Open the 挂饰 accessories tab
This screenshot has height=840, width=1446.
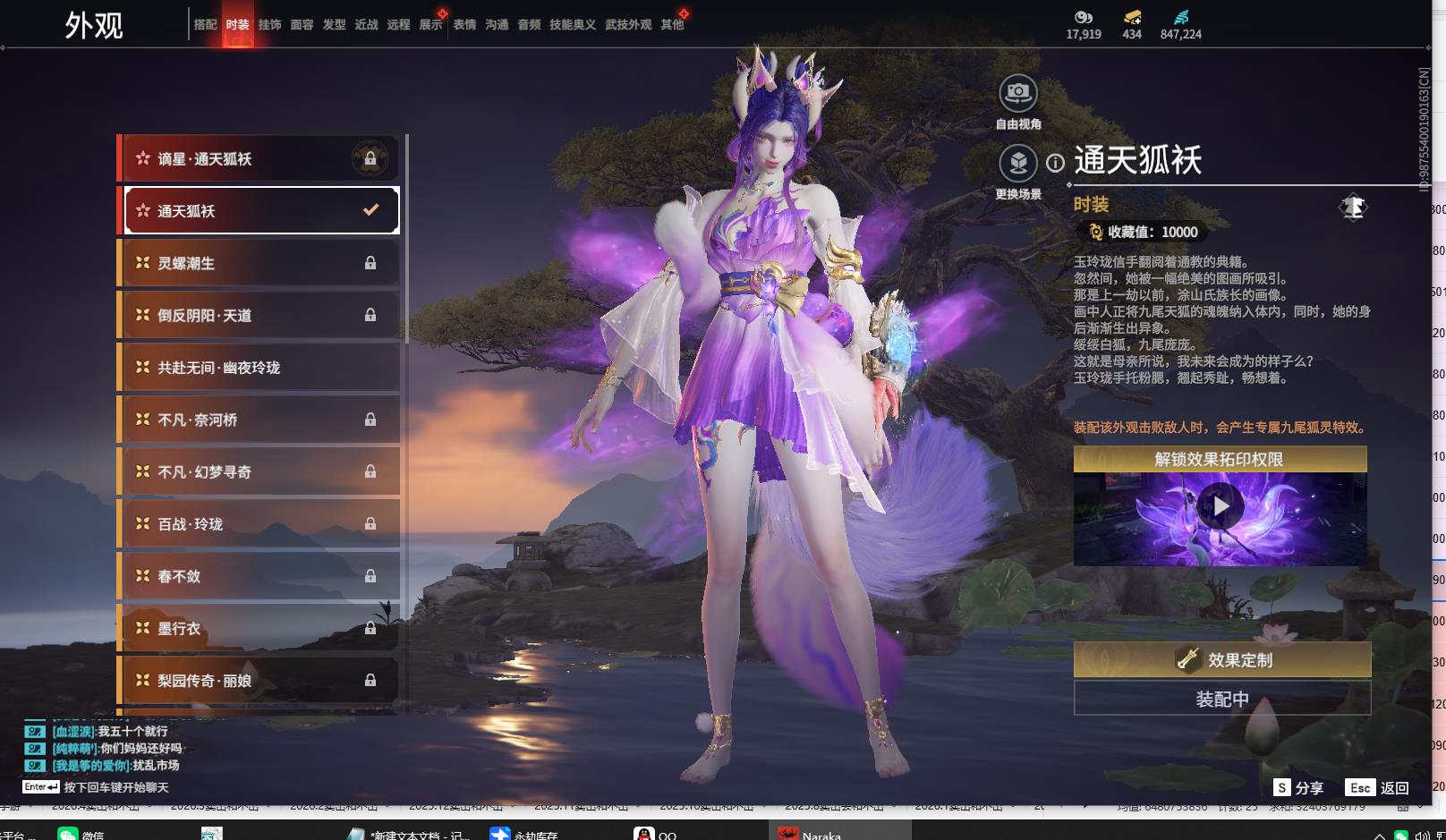tap(269, 24)
